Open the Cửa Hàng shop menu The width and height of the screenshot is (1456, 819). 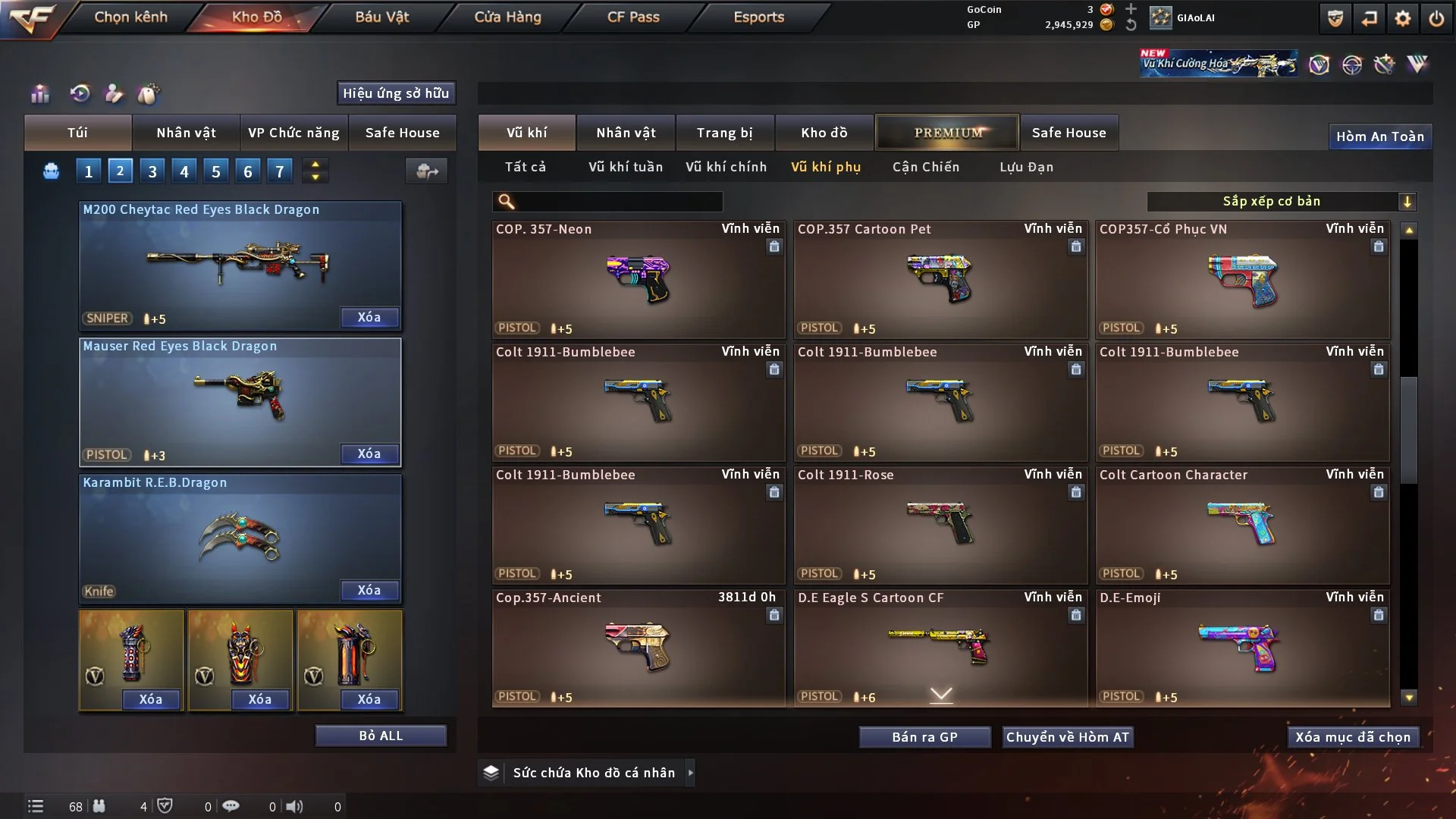pyautogui.click(x=507, y=17)
